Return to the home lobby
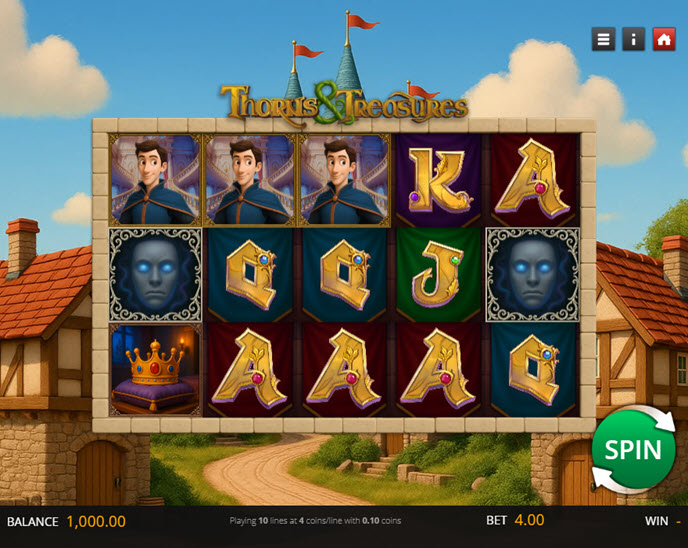 tap(663, 39)
